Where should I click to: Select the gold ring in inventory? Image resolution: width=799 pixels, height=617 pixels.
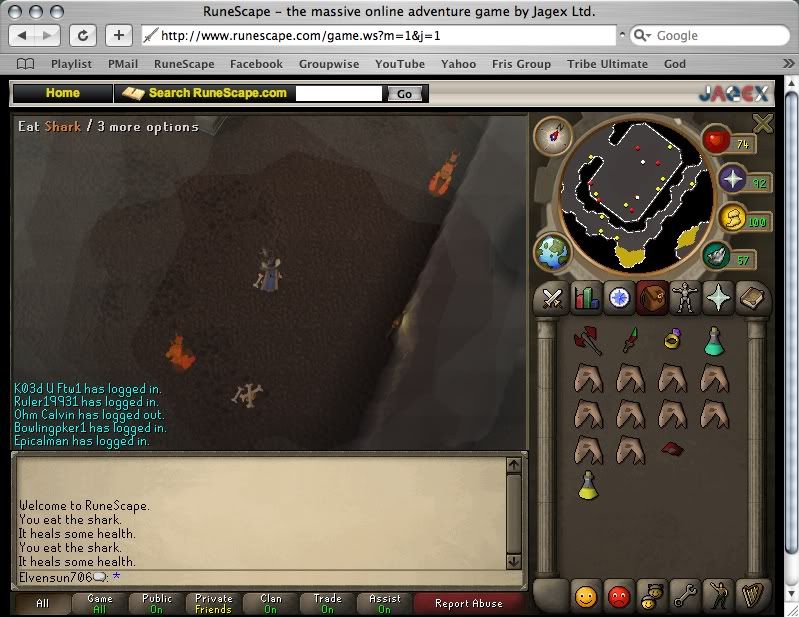coord(671,341)
